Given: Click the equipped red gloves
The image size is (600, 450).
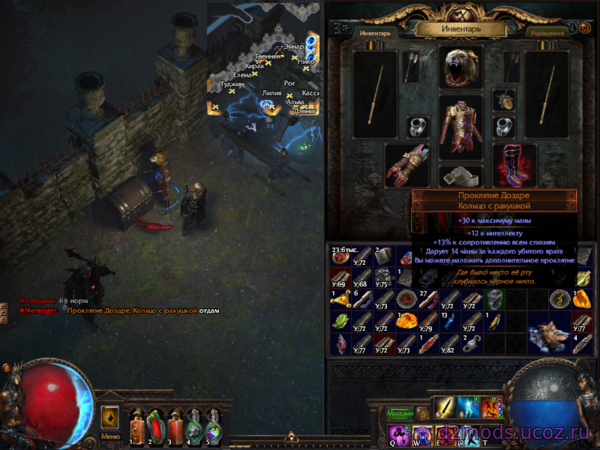Looking at the screenshot, I should [x=407, y=164].
